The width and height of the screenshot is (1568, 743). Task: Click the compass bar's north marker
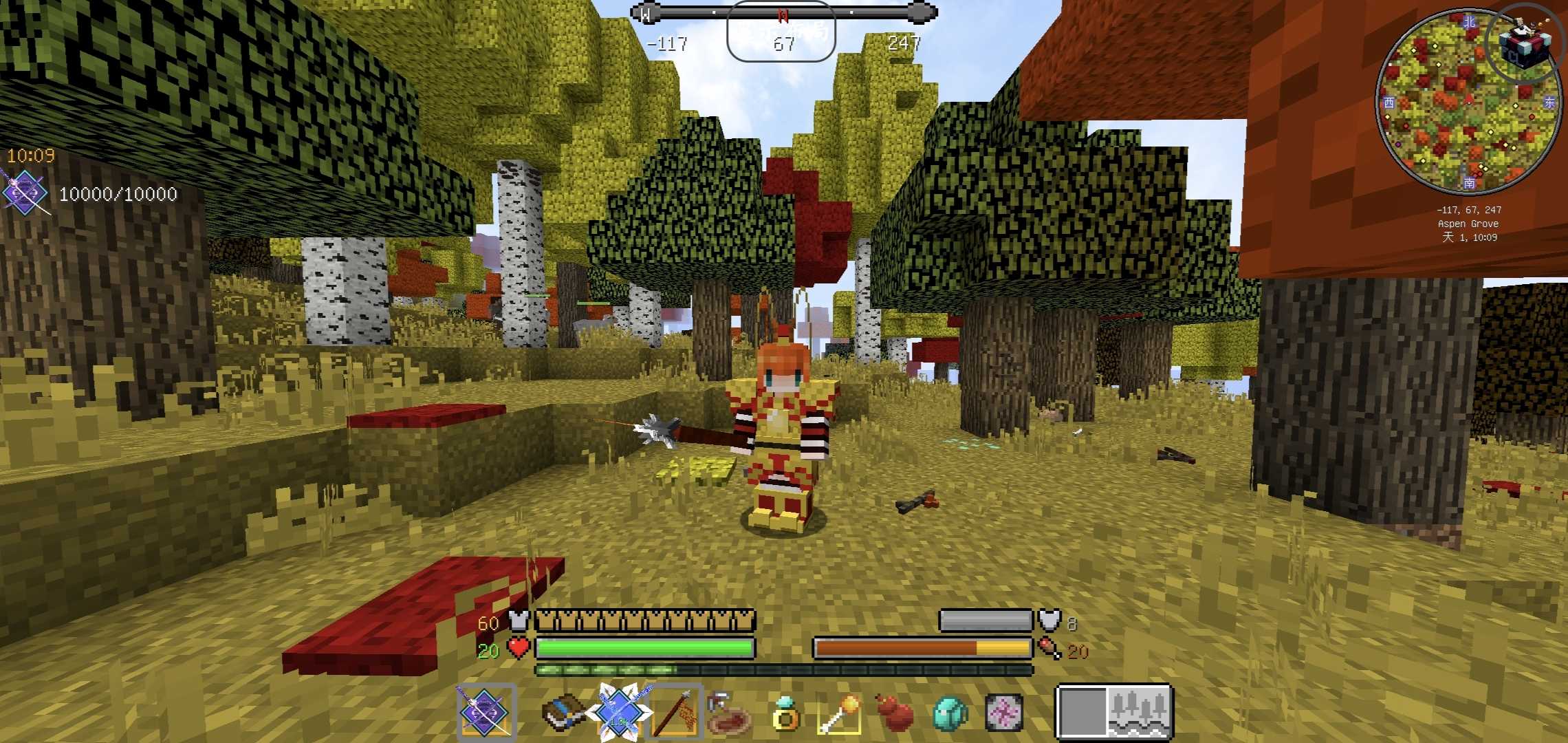pyautogui.click(x=783, y=15)
